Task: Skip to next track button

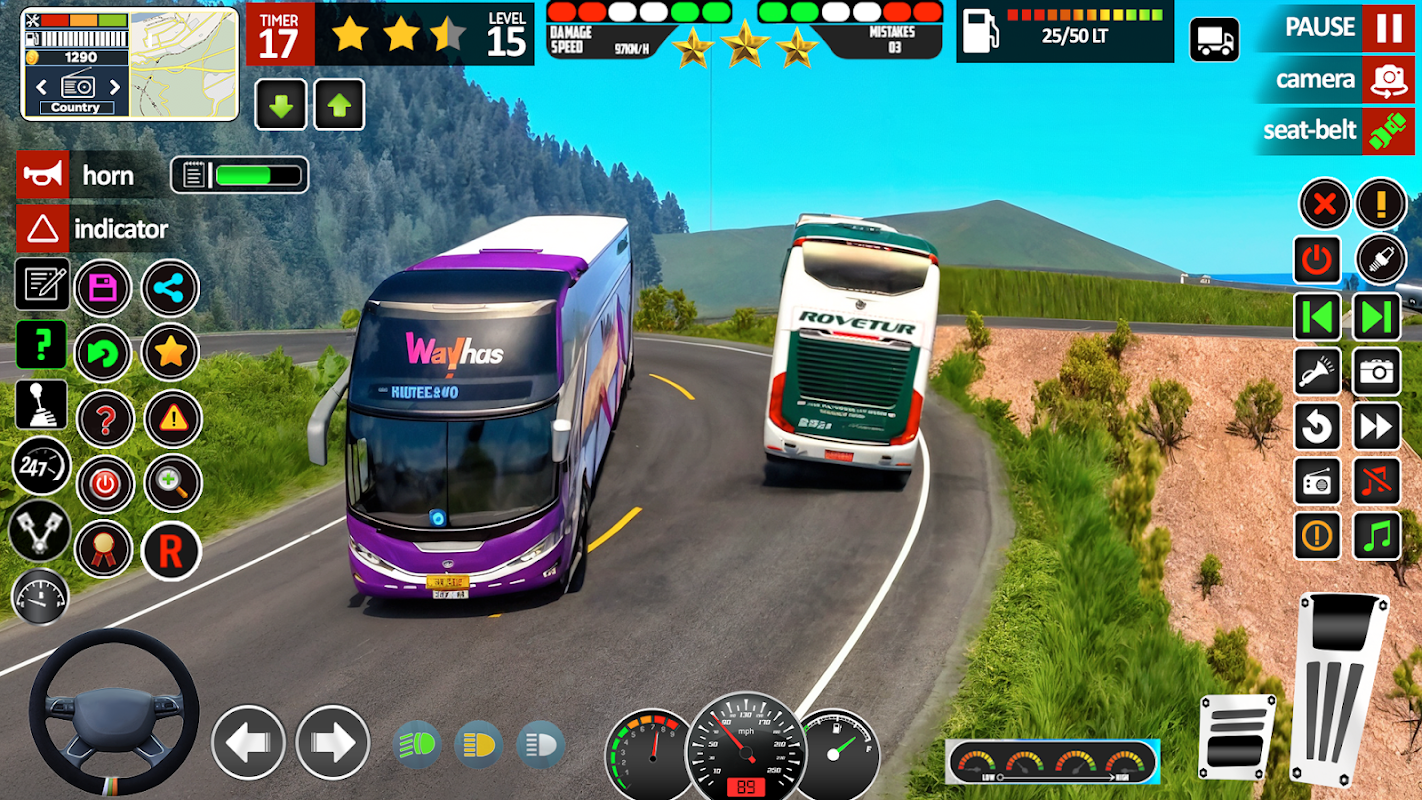Action: click(1377, 318)
